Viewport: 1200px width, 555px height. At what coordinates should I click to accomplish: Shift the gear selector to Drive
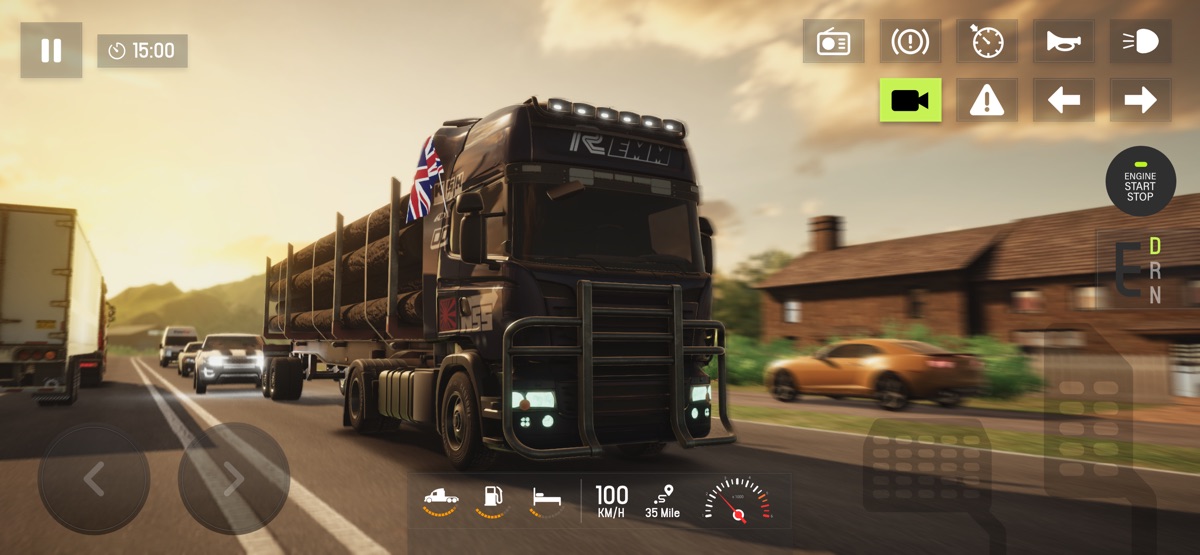coord(1155,246)
